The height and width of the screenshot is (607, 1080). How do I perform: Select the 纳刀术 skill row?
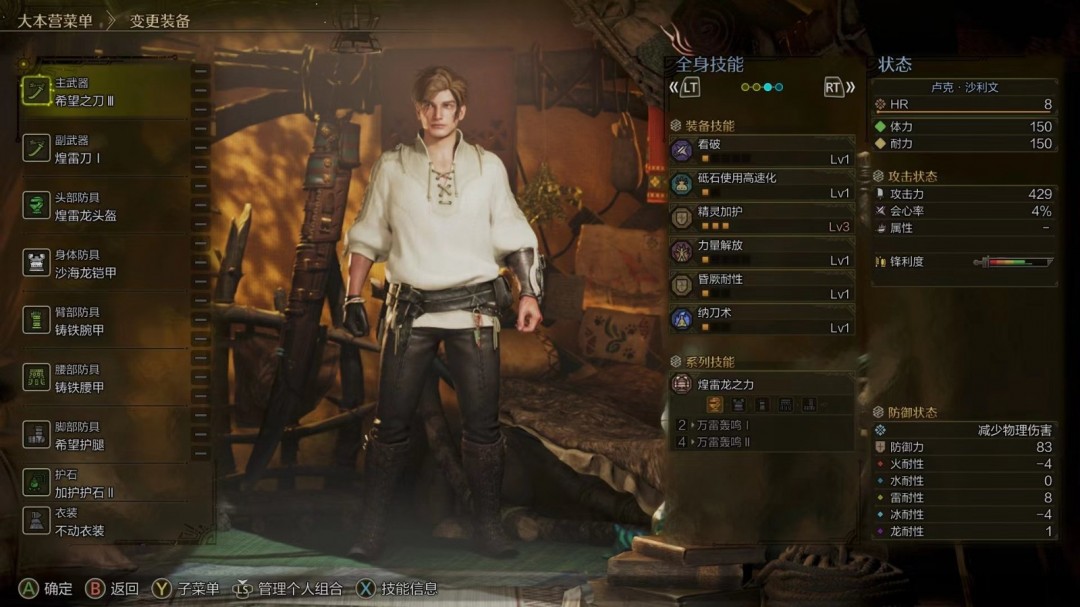762,320
